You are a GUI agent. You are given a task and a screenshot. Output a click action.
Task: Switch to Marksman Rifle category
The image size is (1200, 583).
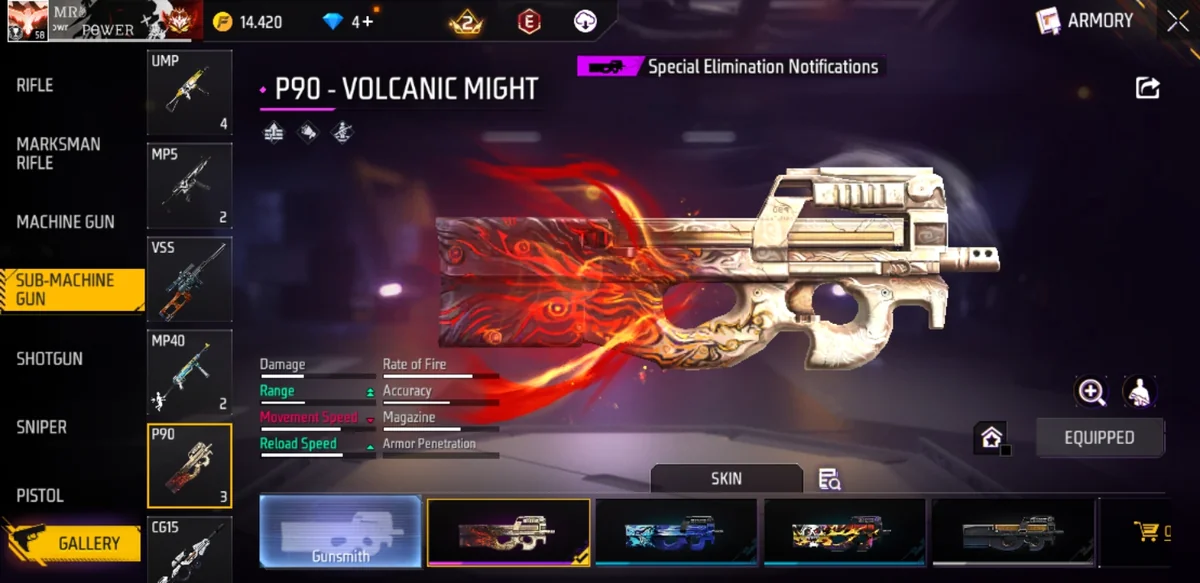click(58, 153)
